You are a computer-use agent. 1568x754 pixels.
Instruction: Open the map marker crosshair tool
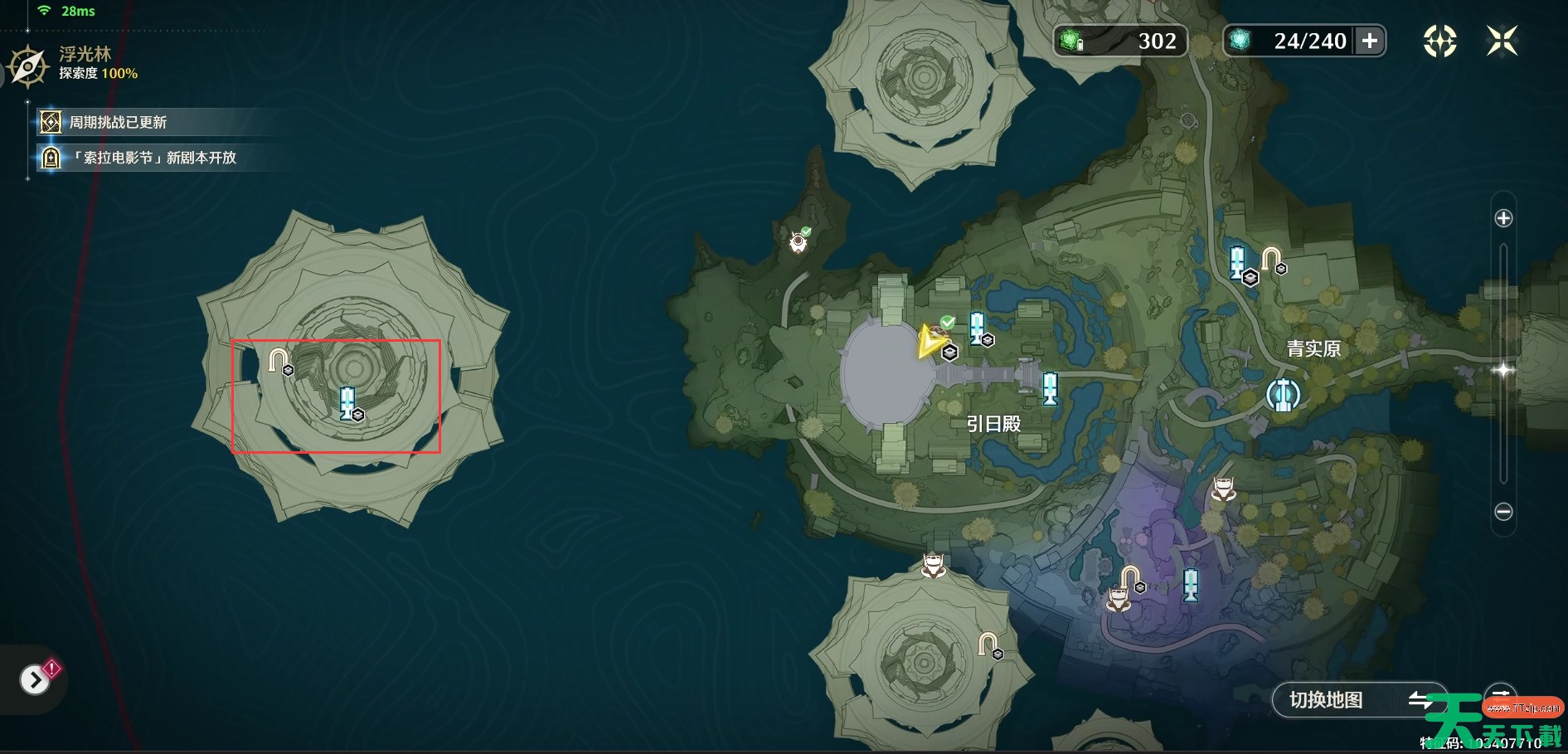[x=1439, y=41]
